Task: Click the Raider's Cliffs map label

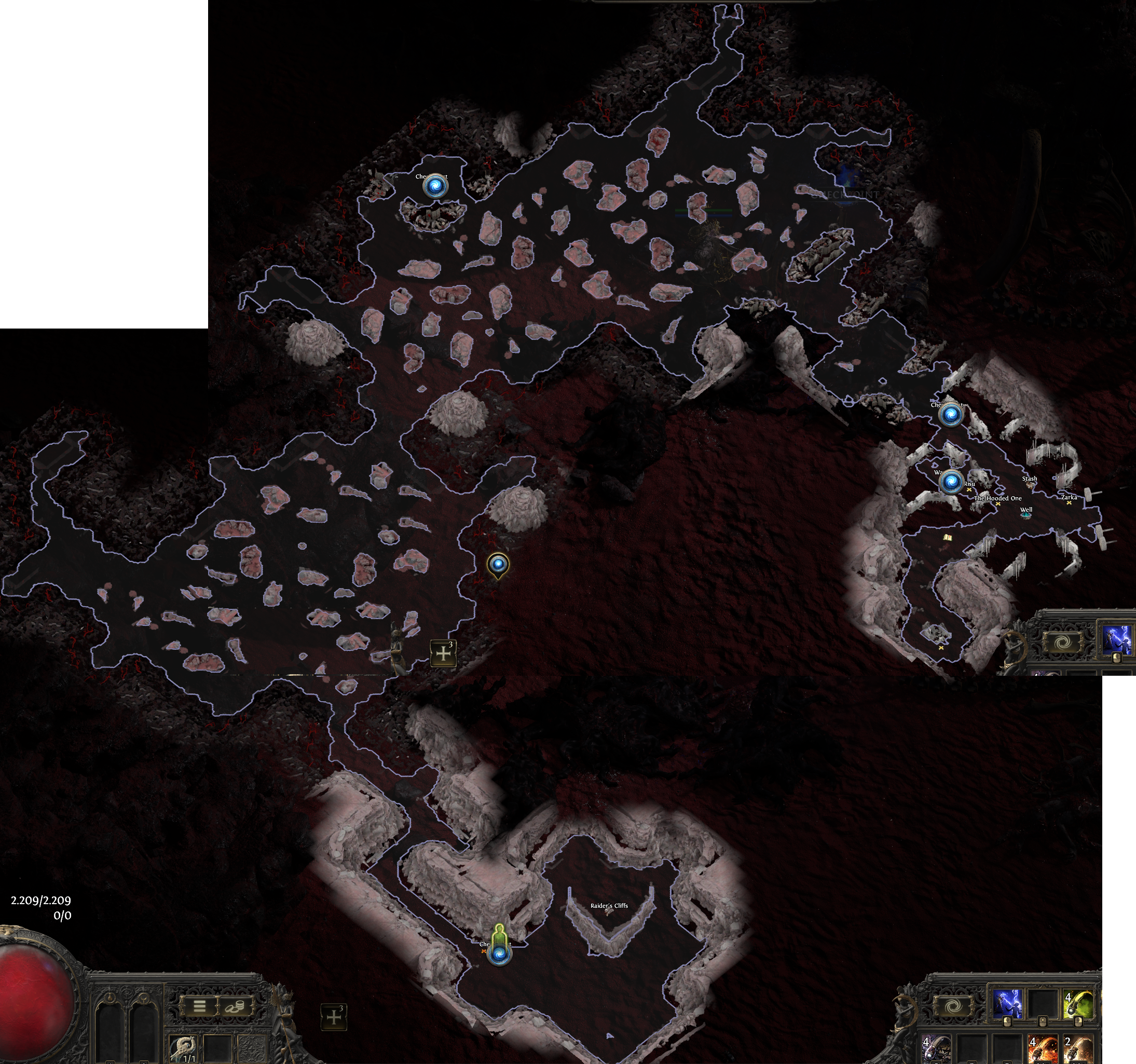Action: click(x=609, y=906)
